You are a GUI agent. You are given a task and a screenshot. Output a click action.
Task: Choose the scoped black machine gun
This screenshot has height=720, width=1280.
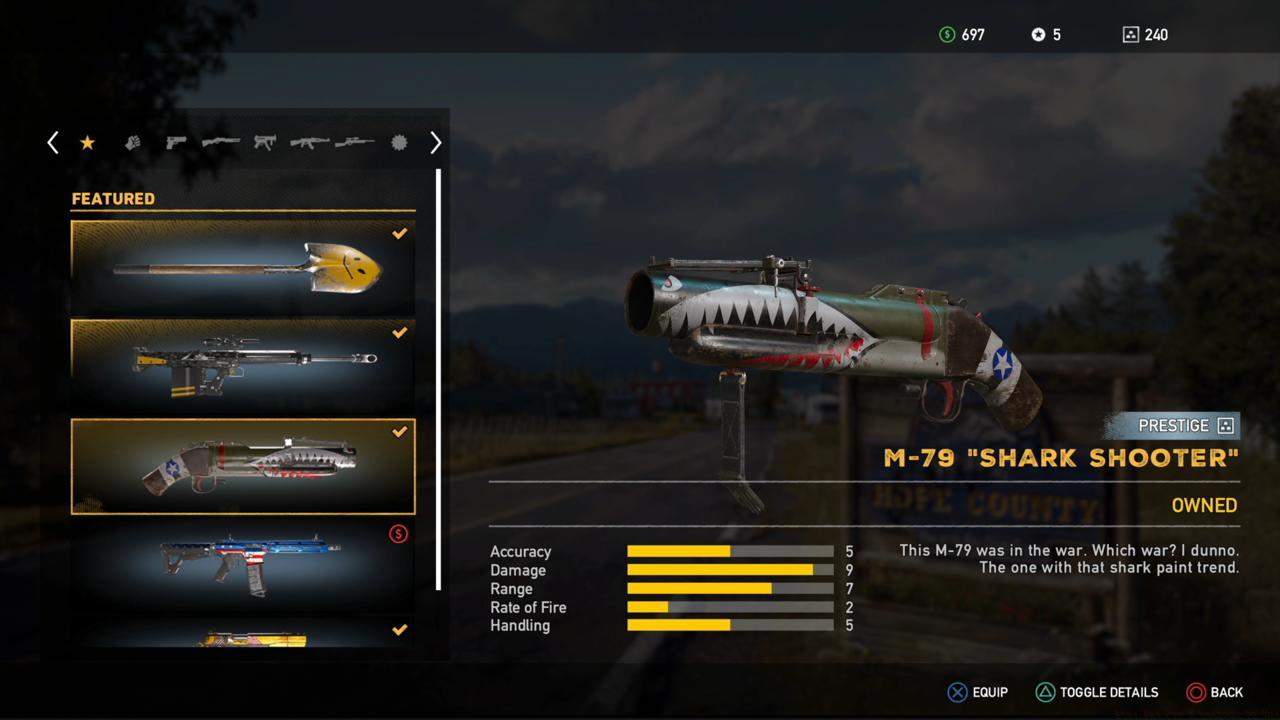point(243,365)
